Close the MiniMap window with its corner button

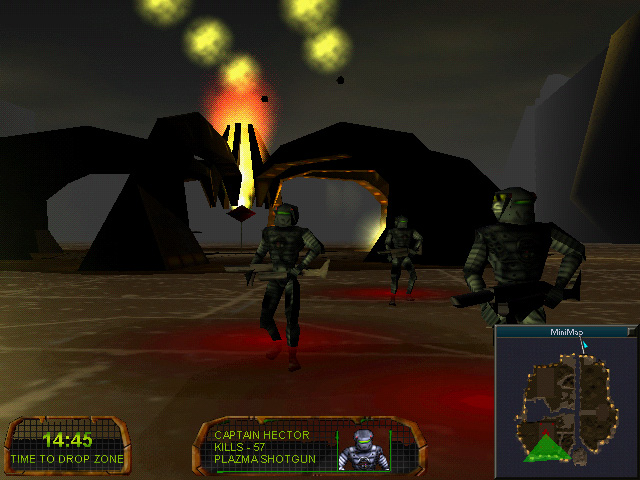point(631,331)
